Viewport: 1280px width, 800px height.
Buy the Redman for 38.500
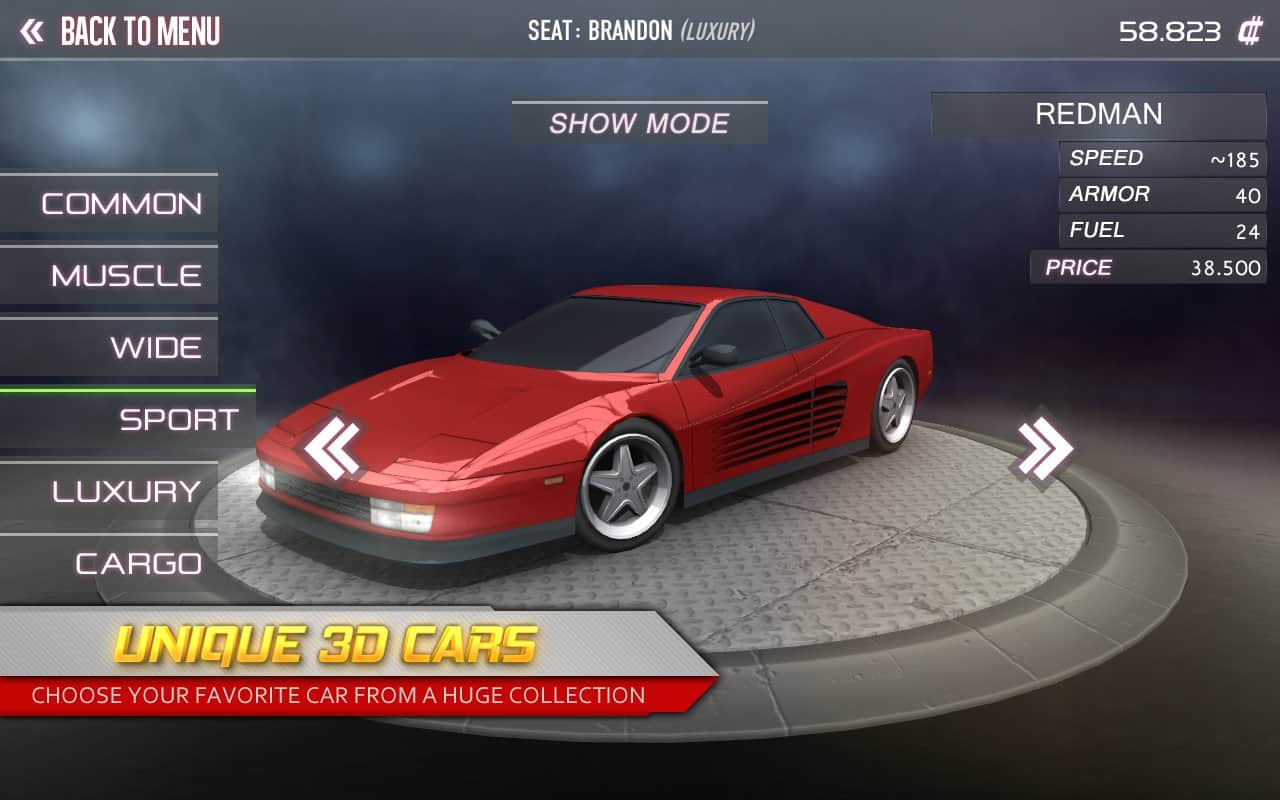point(1148,268)
